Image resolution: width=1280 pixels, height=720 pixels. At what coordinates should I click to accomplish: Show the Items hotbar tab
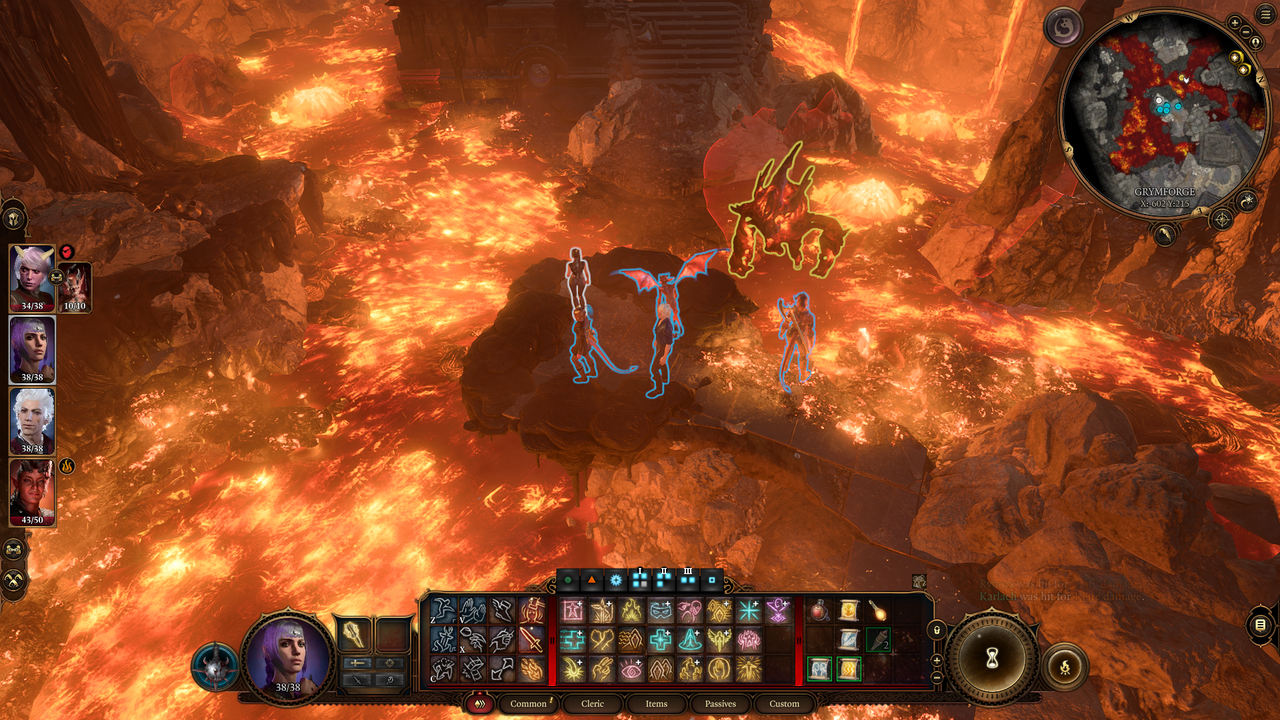click(656, 704)
